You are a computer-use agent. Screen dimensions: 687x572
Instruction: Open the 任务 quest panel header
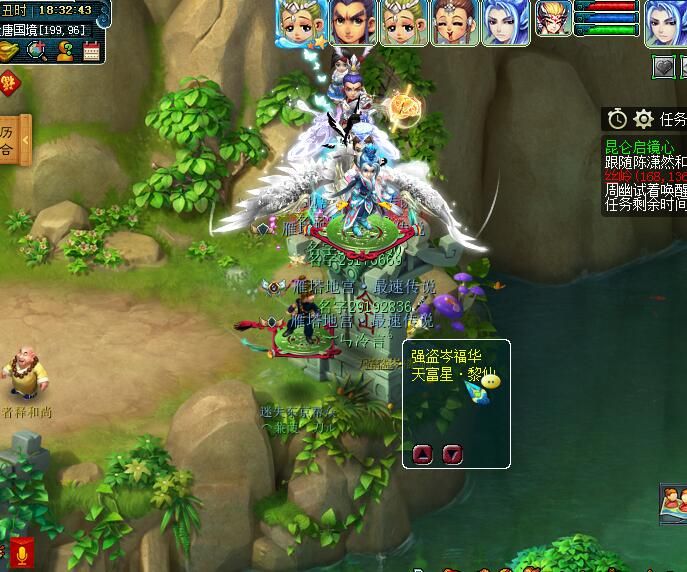tap(672, 119)
